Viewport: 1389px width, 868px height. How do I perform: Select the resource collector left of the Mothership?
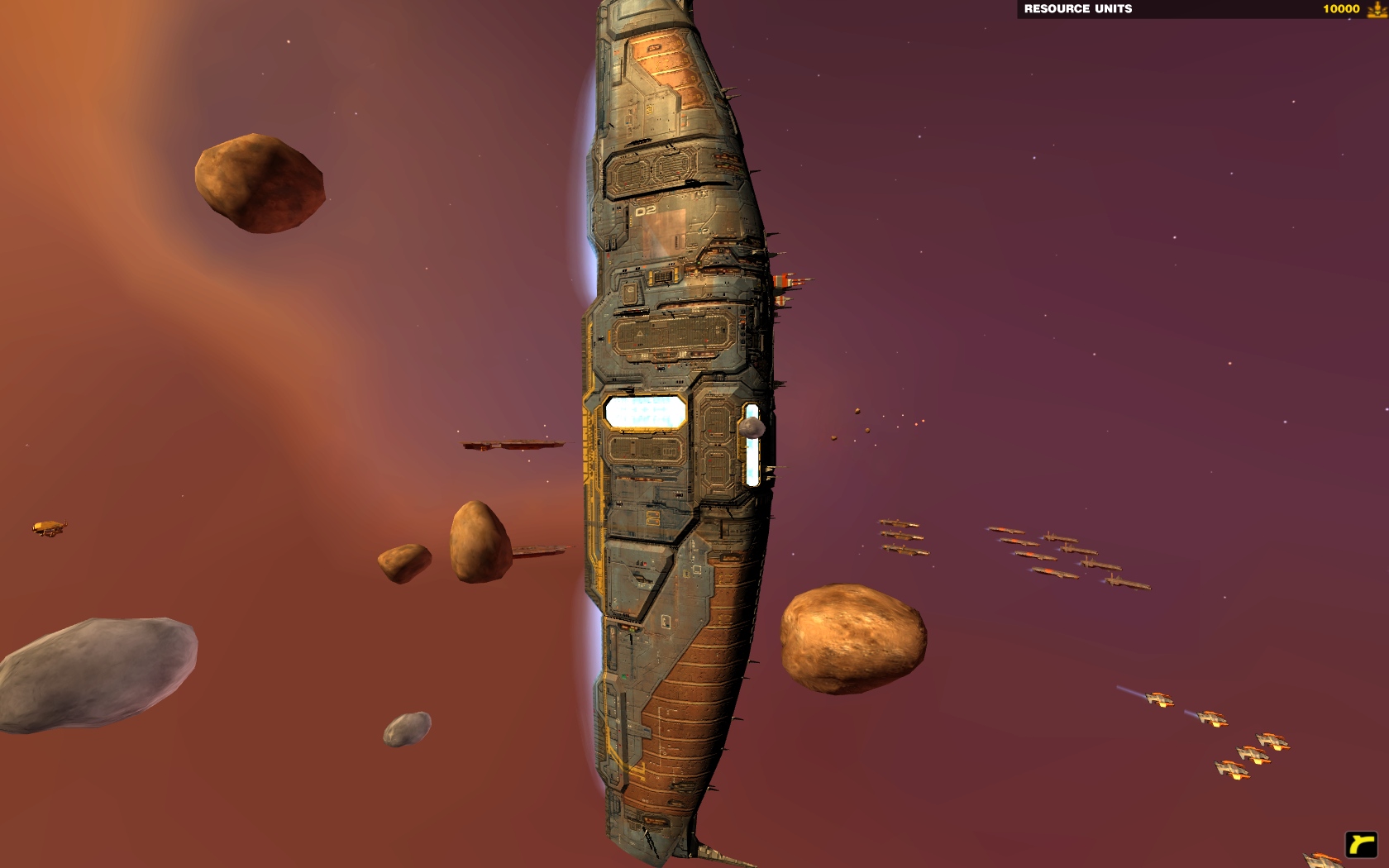(513, 445)
